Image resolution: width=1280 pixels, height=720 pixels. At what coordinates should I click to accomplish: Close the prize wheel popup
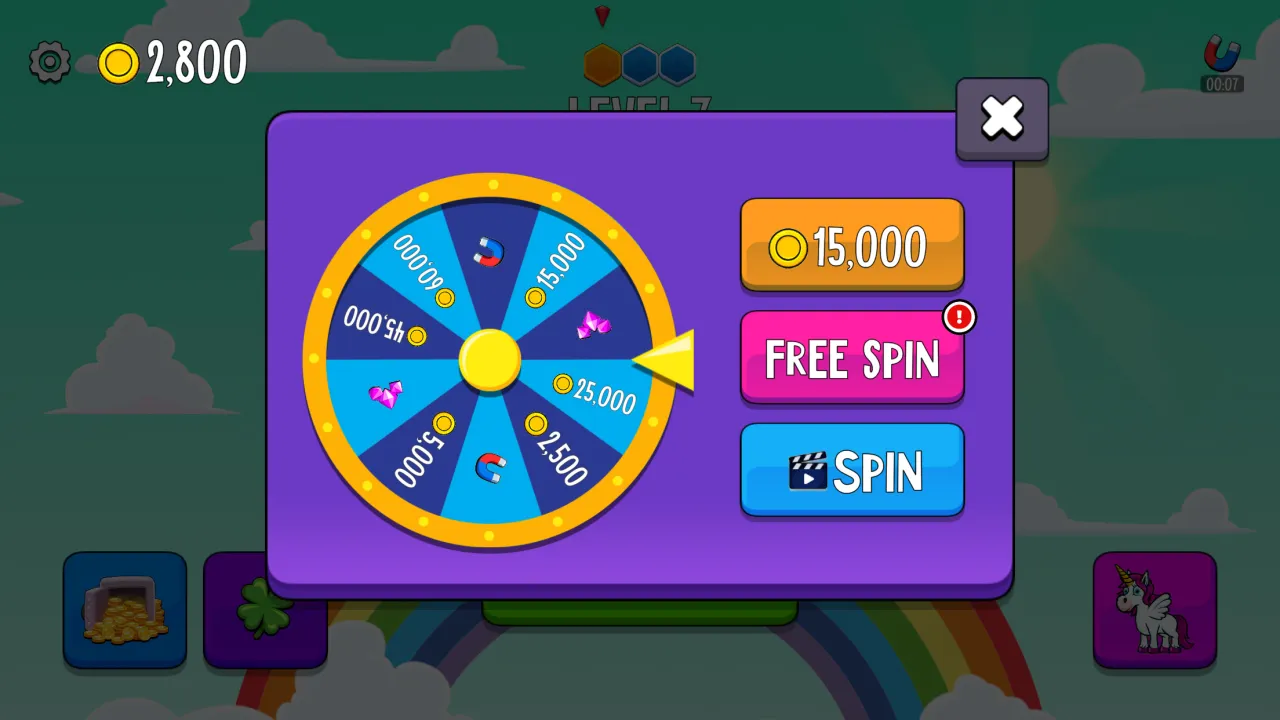pyautogui.click(x=1002, y=119)
